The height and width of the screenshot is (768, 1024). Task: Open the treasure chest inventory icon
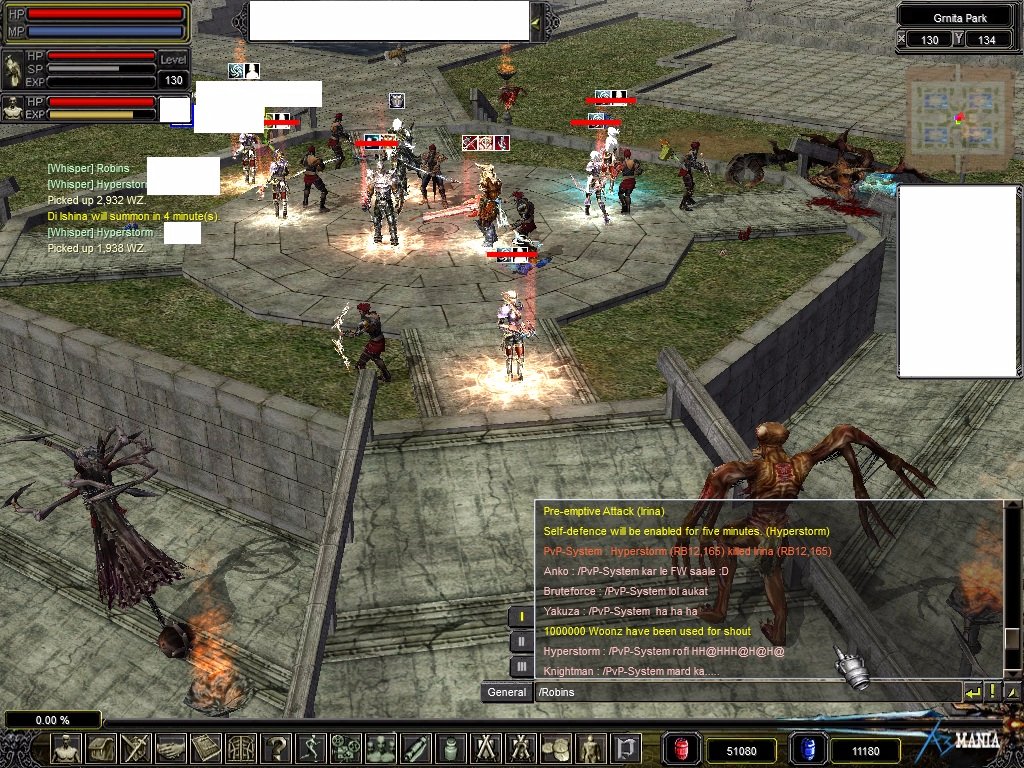(x=101, y=748)
